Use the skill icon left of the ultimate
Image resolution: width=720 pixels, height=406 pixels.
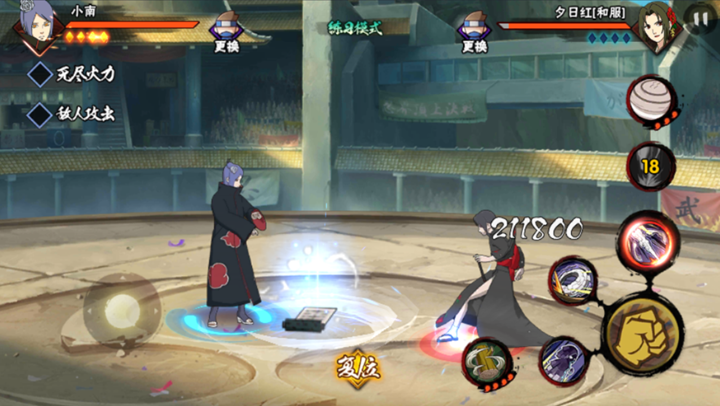(x=572, y=280)
